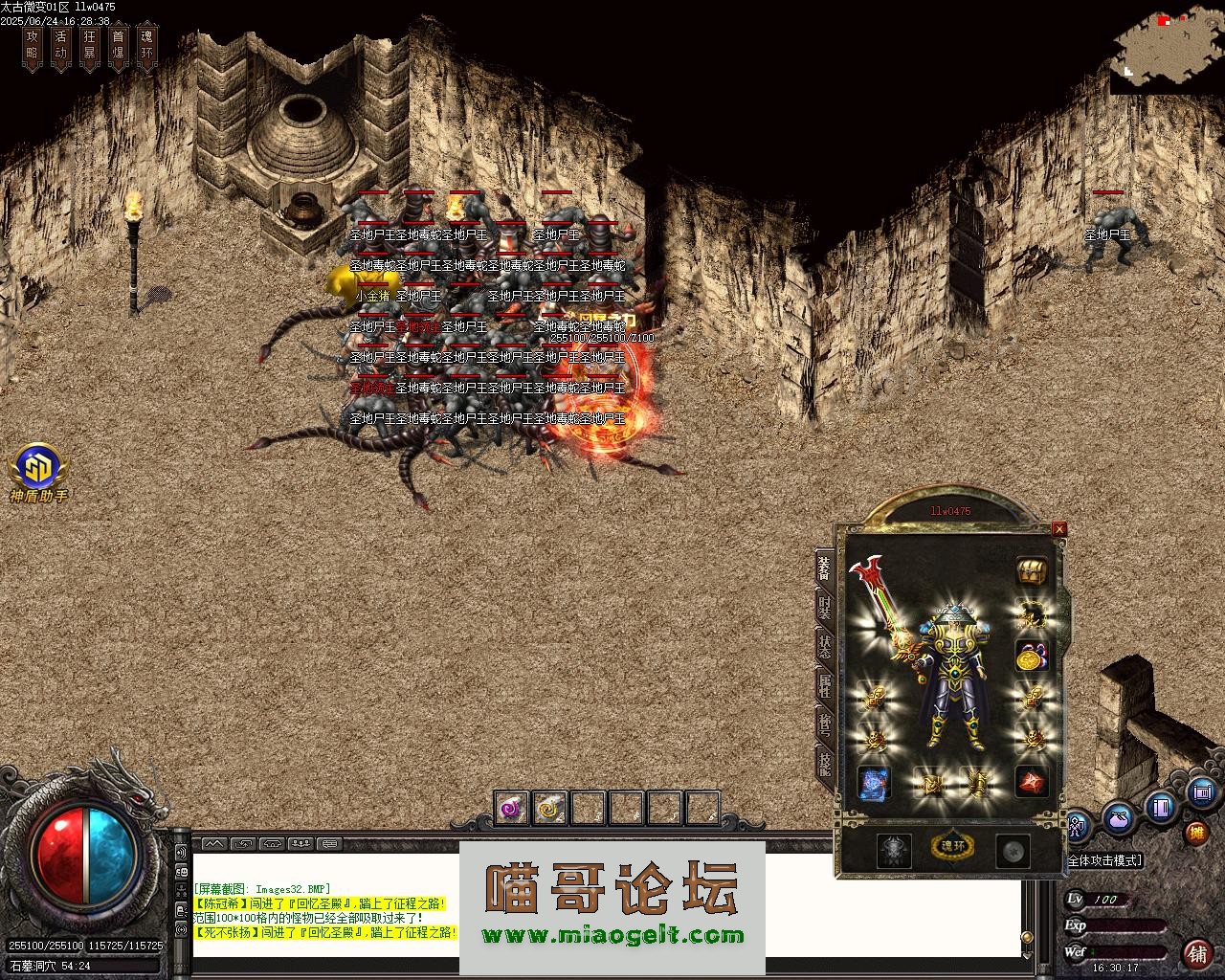Viewport: 1225px width, 980px height.
Task: Click the 魂环 banner in top row
Action: 146,46
